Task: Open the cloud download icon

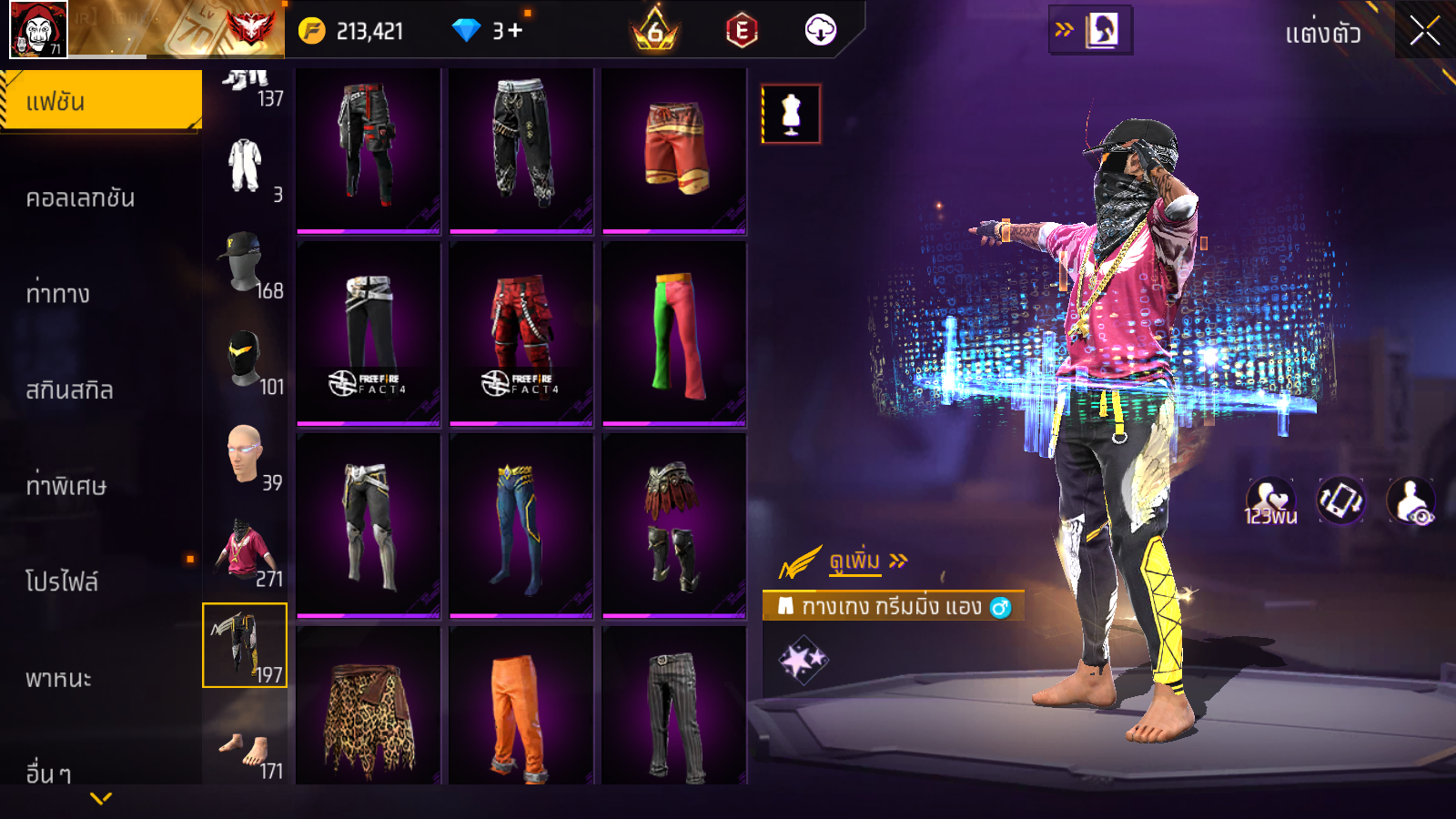Action: (820, 31)
